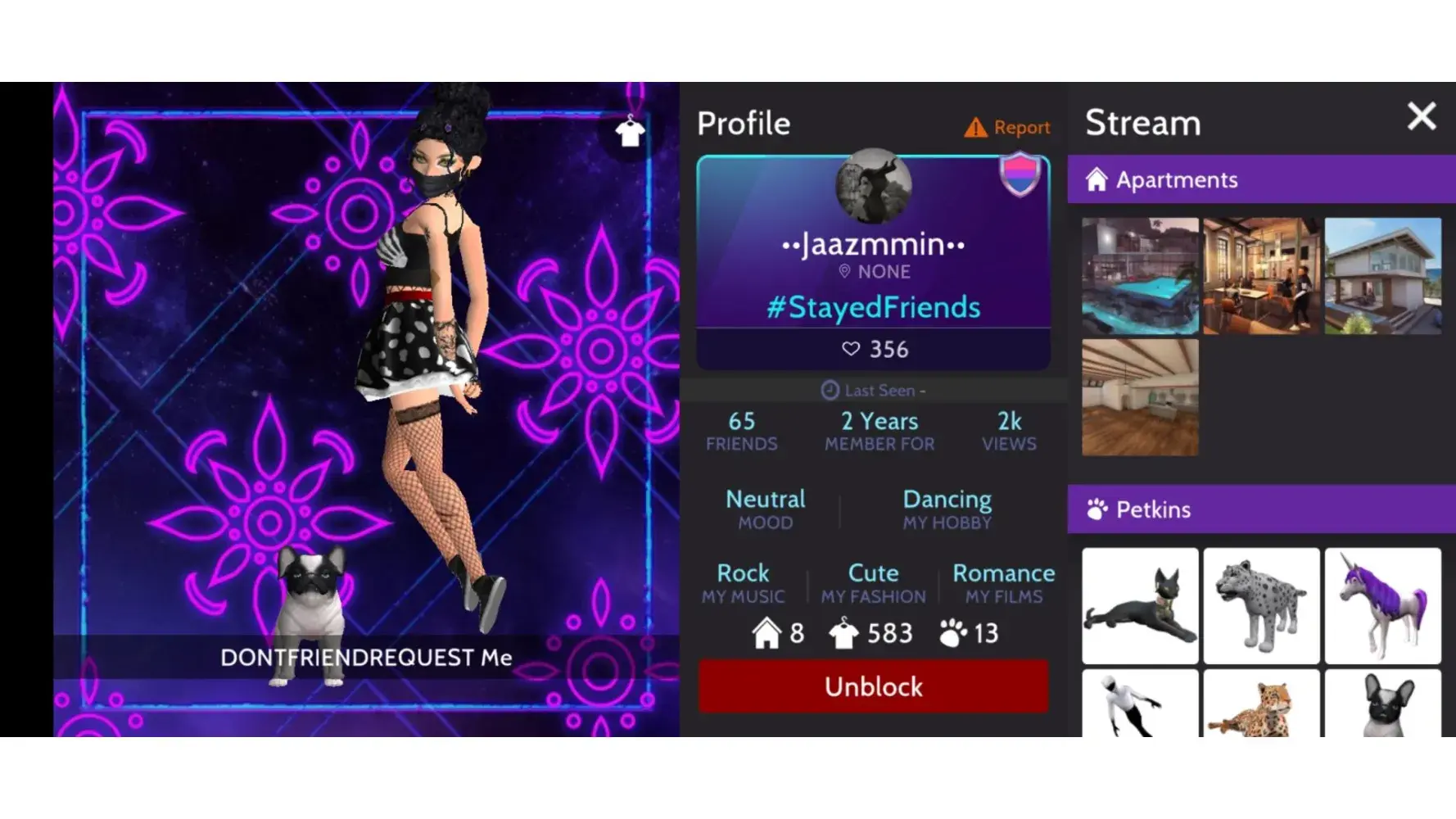View the snow leopard petkin
1456x819 pixels.
[1261, 606]
